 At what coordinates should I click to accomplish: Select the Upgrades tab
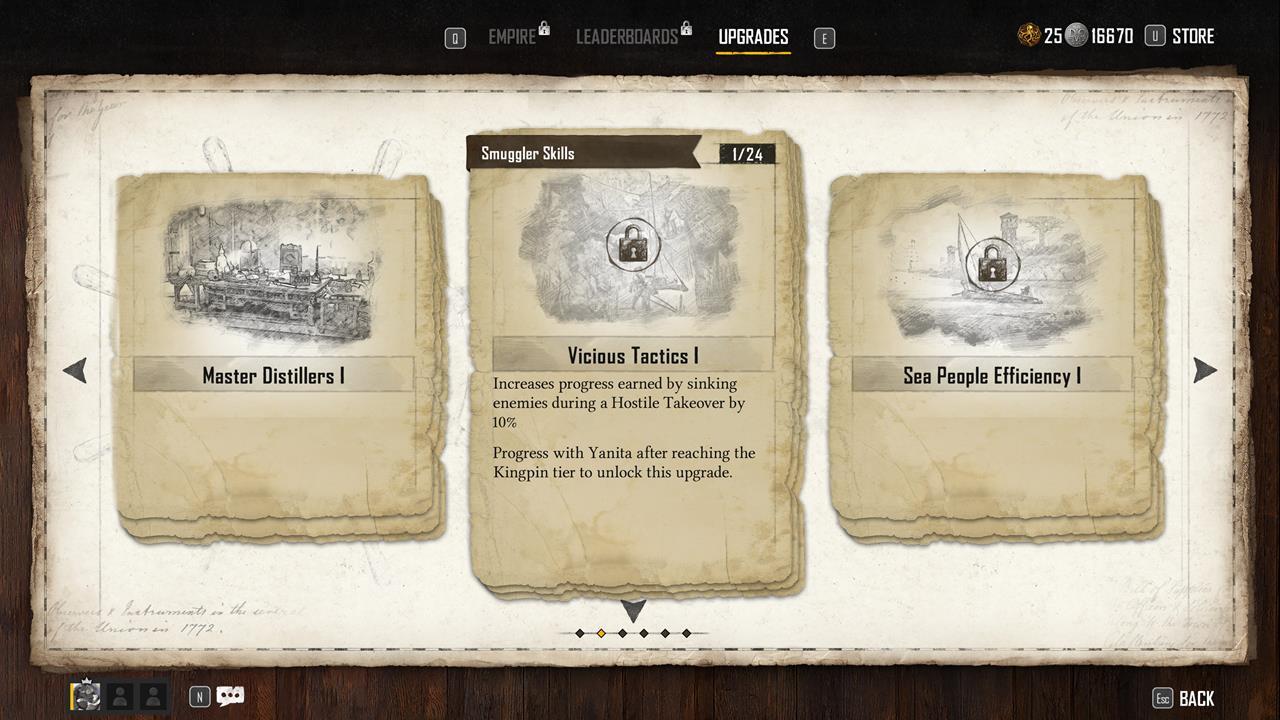coord(753,37)
